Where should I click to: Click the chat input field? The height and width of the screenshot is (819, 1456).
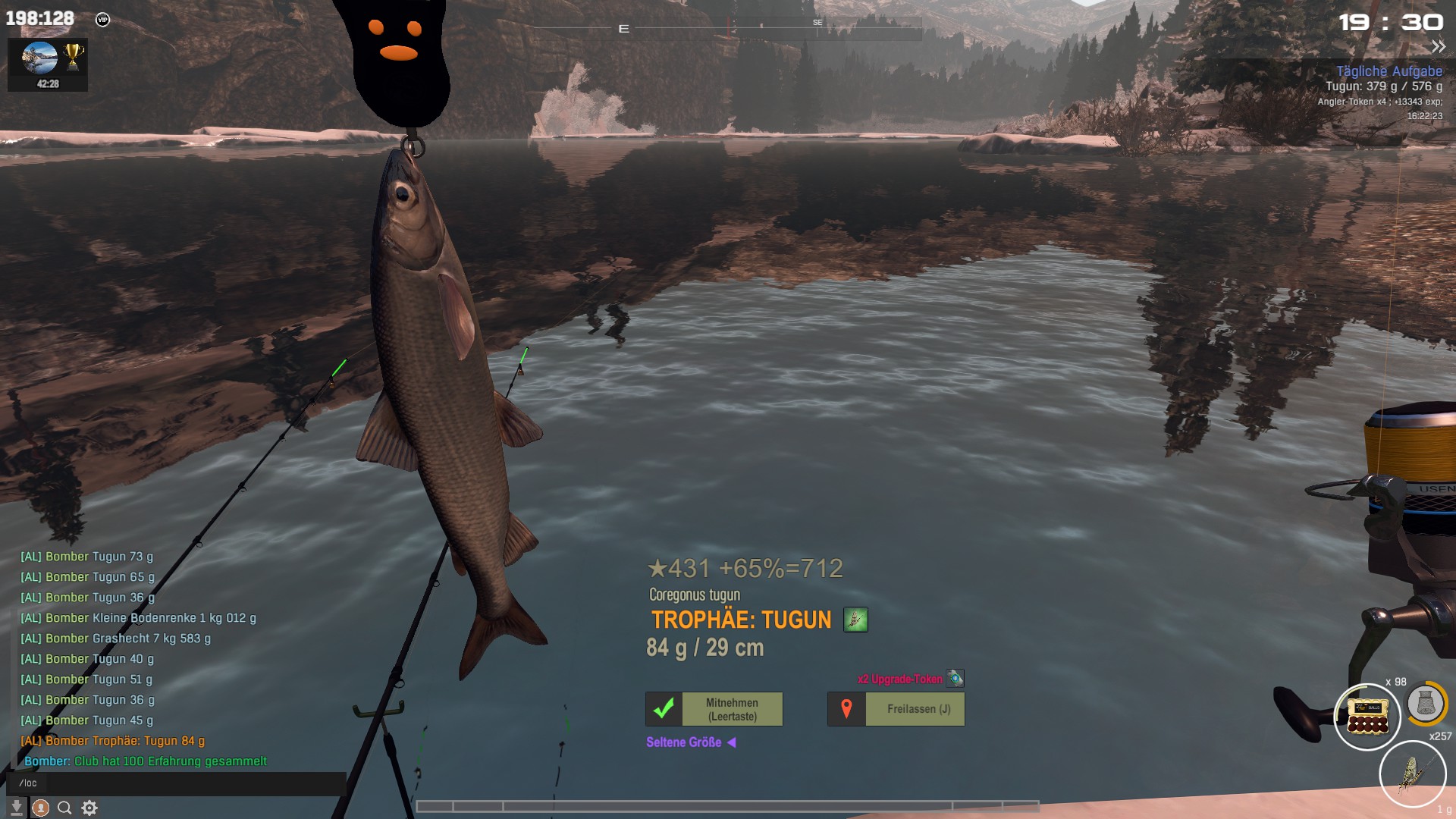(182, 783)
